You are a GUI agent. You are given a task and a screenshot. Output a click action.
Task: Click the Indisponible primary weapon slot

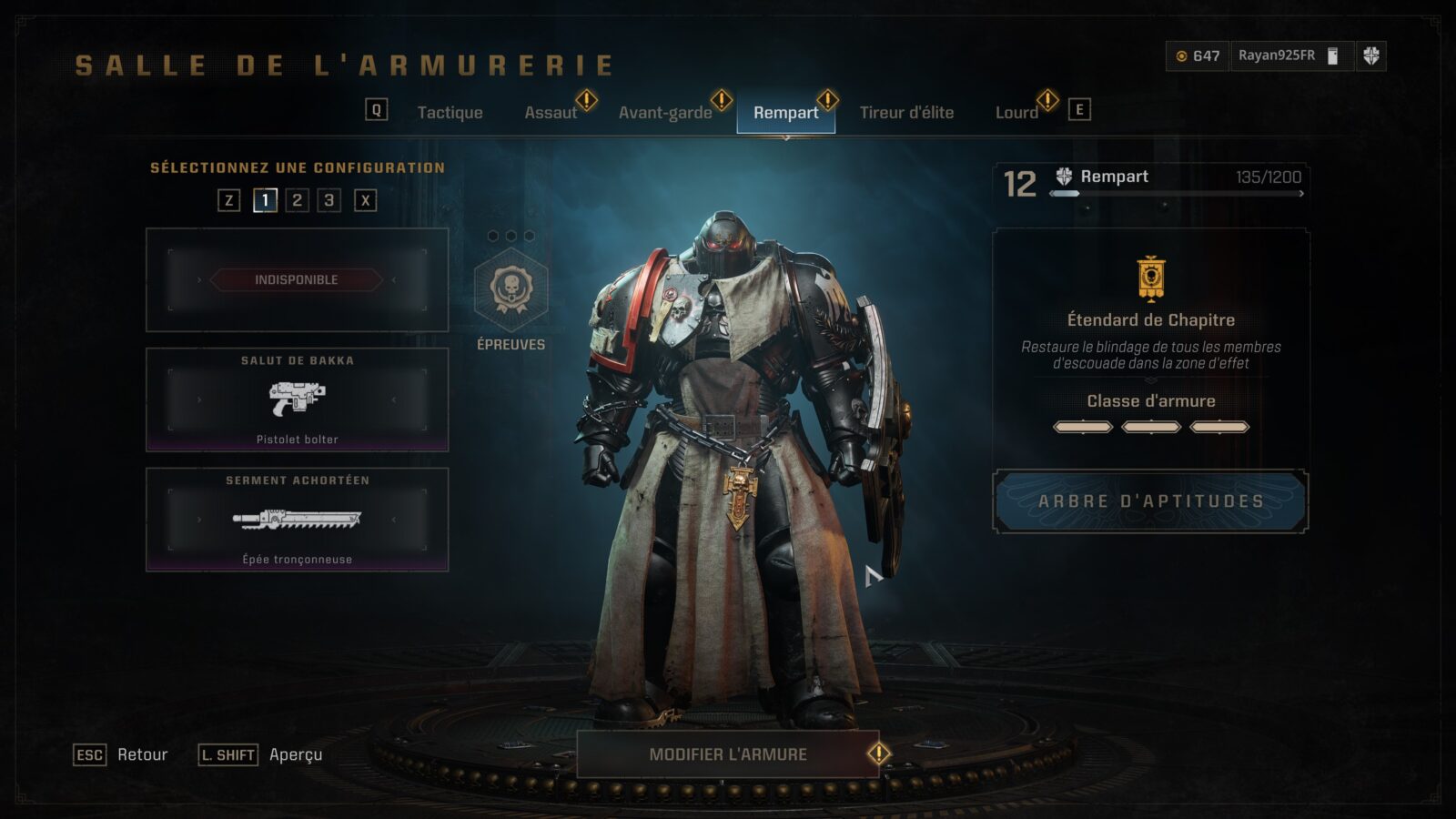click(x=297, y=279)
